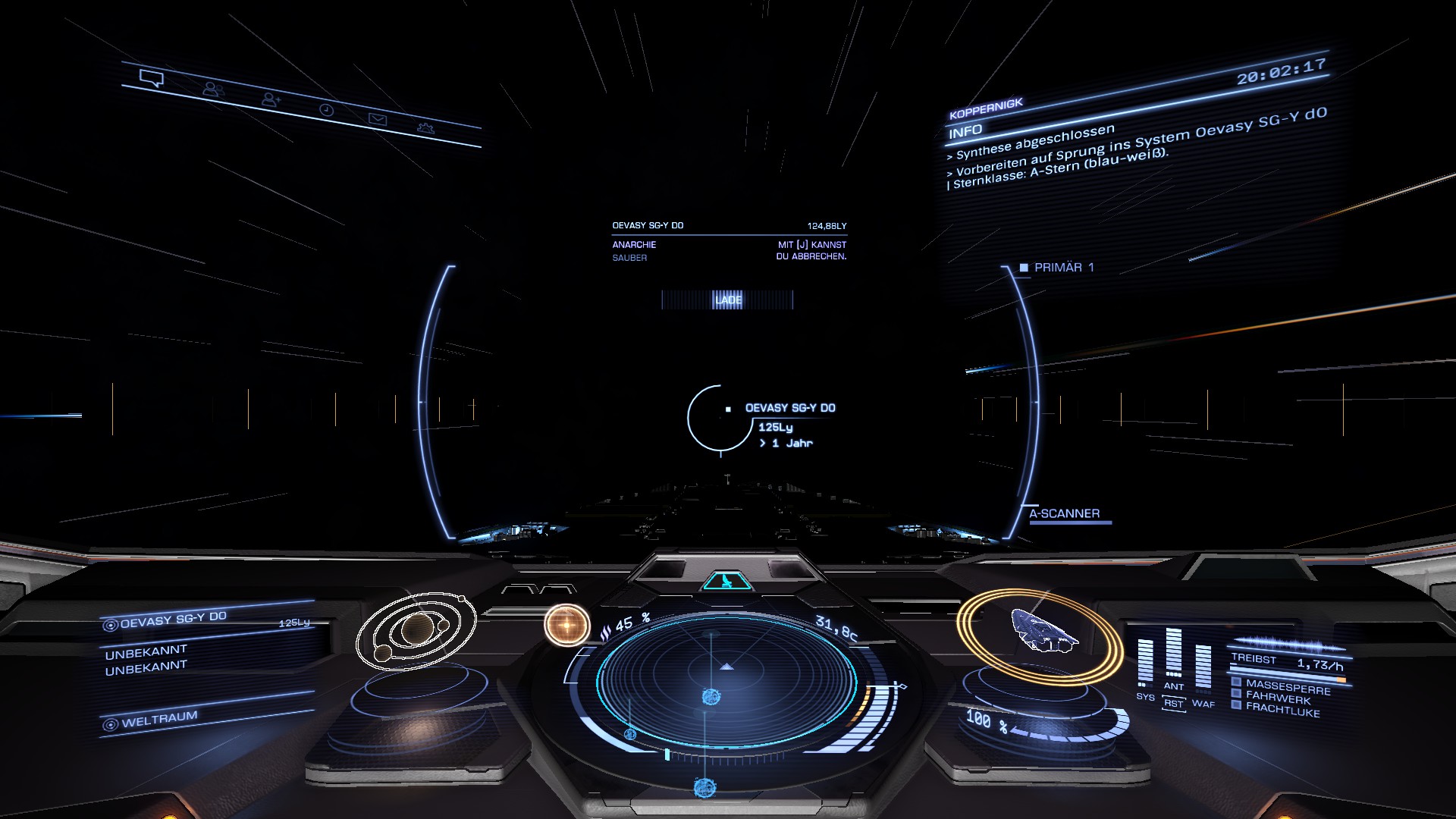Open the chat bubble comms tab
1456x819 pixels.
(x=152, y=77)
